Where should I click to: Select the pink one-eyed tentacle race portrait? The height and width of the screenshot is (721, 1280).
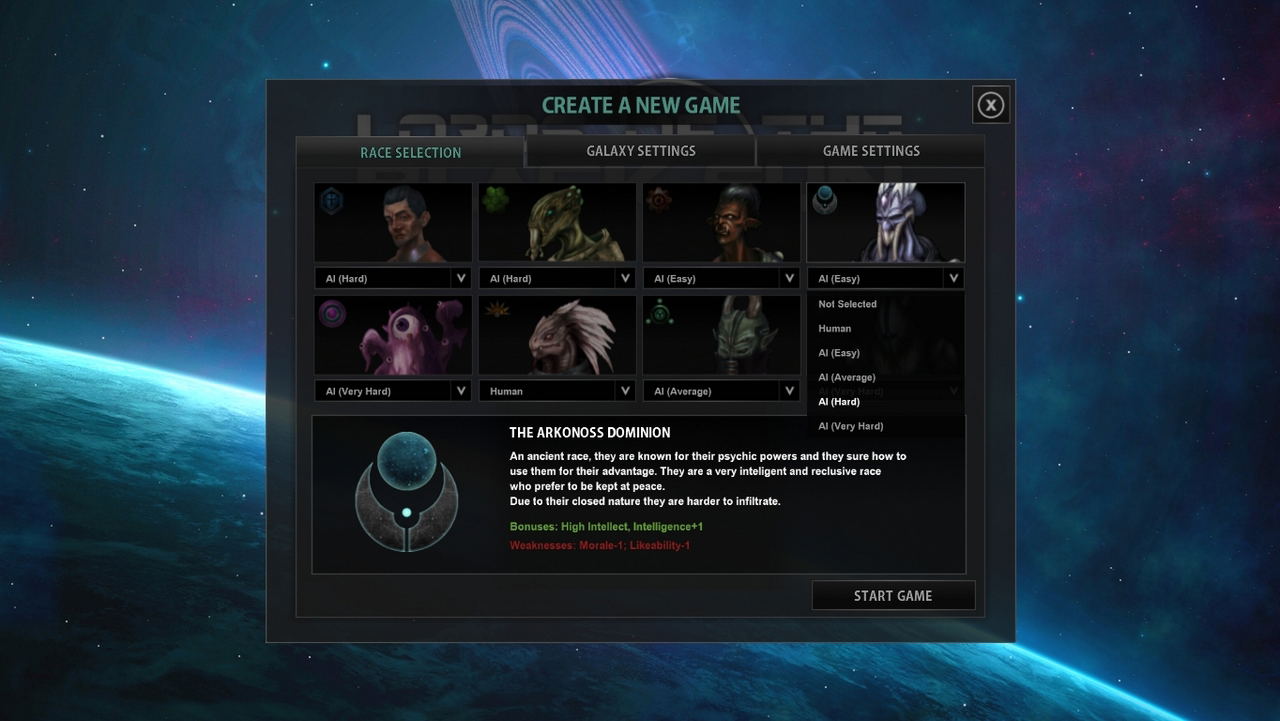coord(393,335)
